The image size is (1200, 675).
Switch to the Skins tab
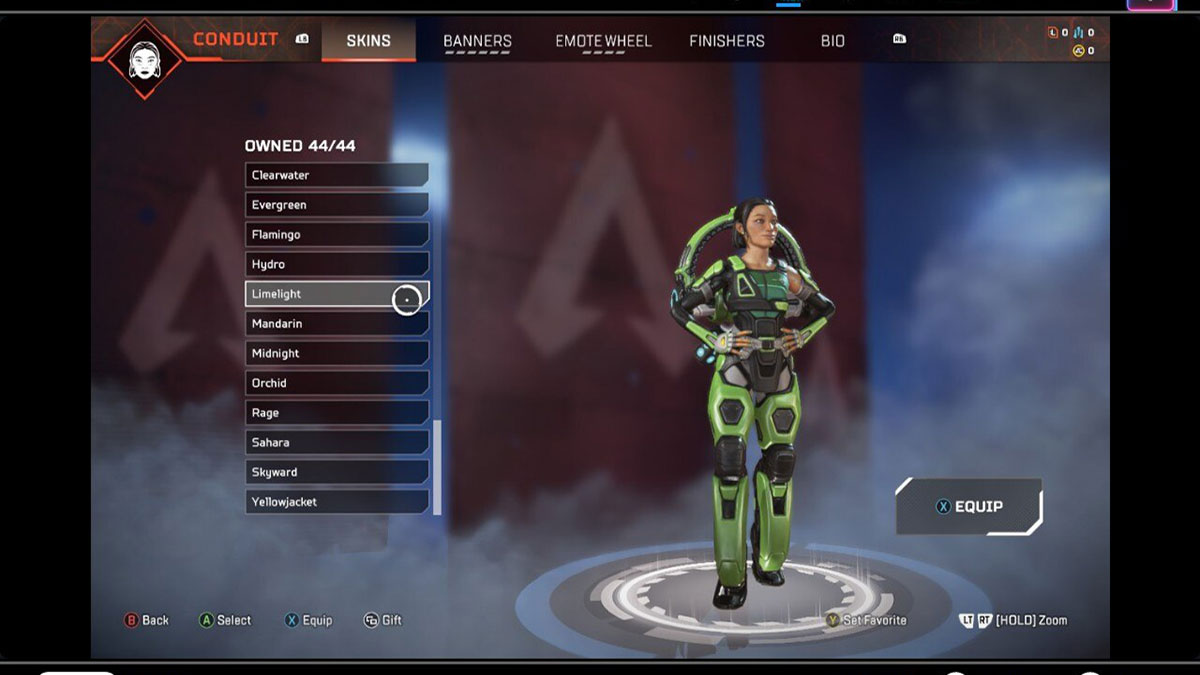(x=368, y=41)
